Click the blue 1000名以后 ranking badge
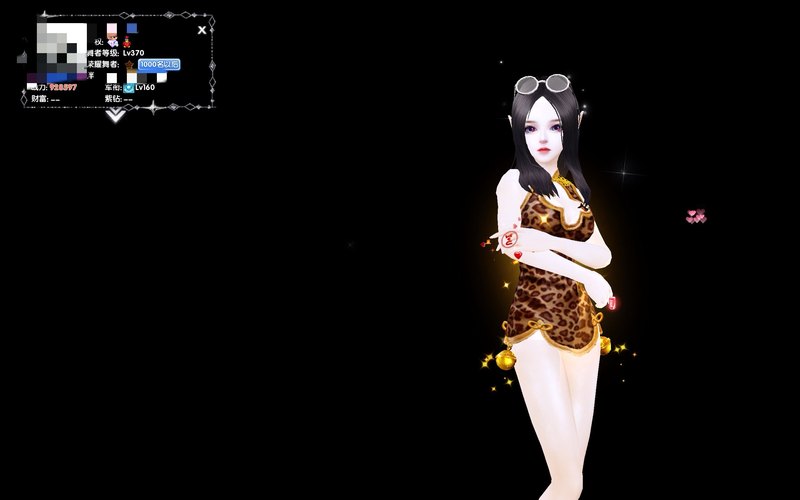This screenshot has height=500, width=800. tap(158, 64)
